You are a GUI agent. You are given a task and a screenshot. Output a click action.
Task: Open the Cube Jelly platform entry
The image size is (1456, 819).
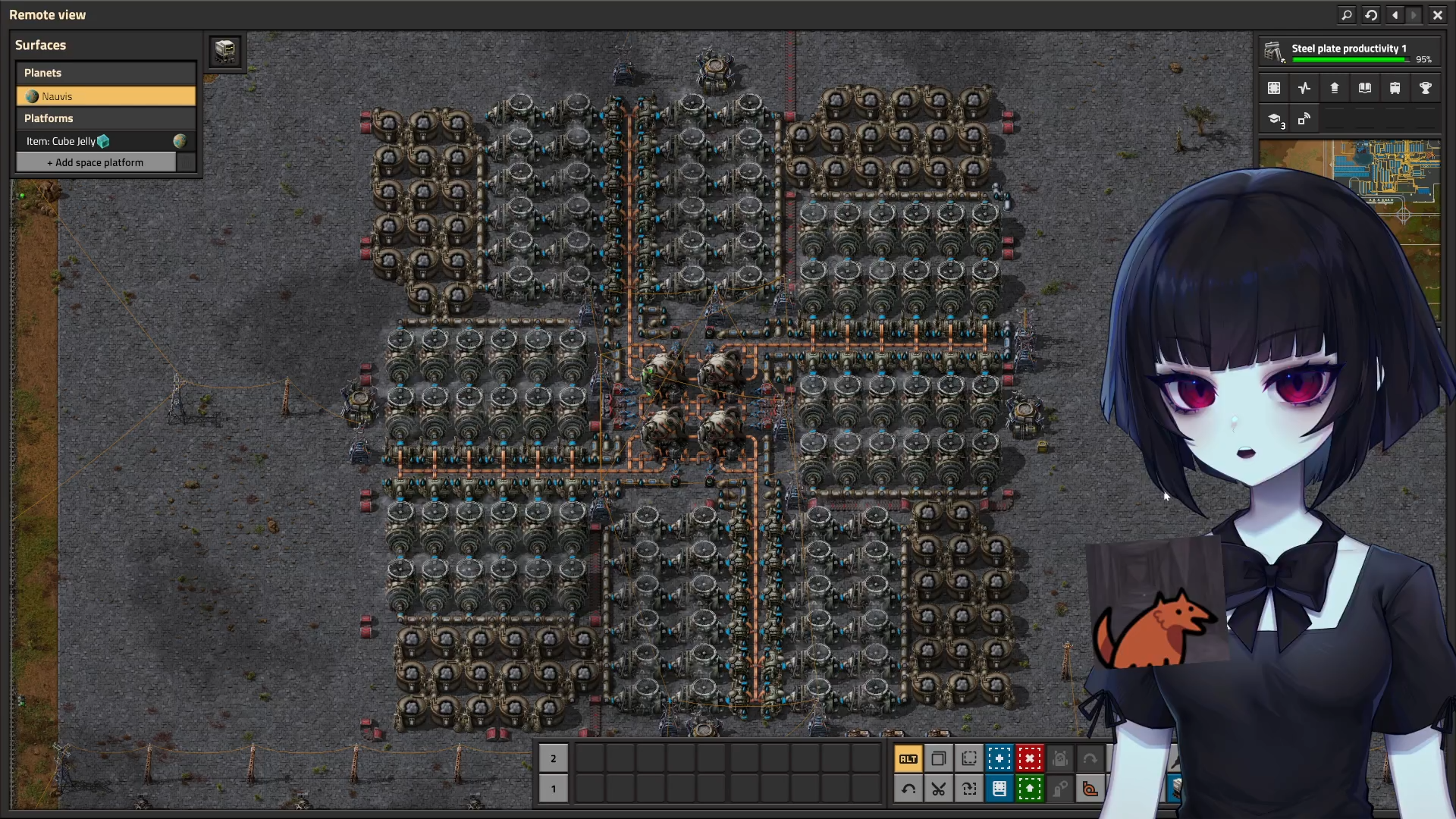click(95, 141)
